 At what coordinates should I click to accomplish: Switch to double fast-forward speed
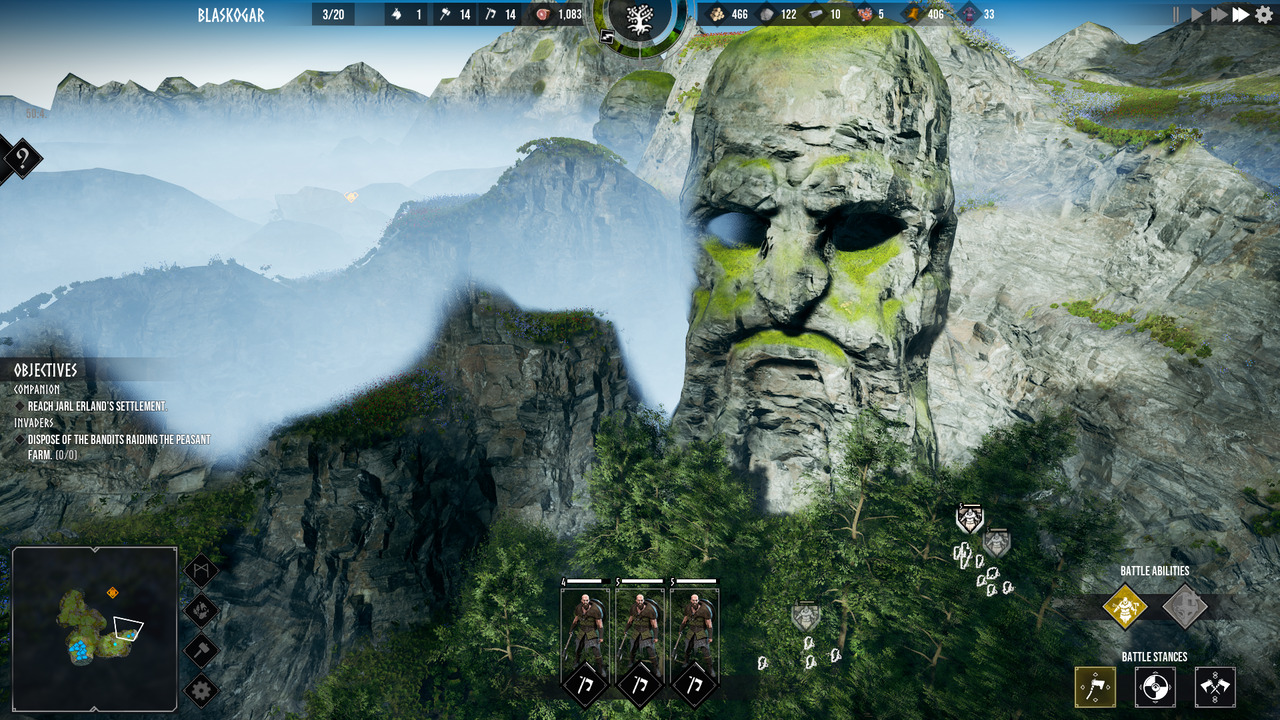click(x=1218, y=14)
